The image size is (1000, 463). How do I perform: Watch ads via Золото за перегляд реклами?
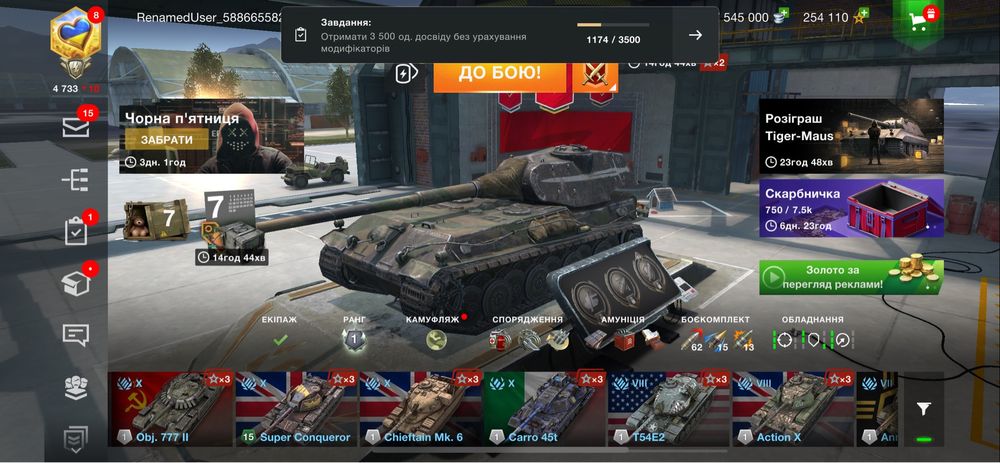coord(851,277)
